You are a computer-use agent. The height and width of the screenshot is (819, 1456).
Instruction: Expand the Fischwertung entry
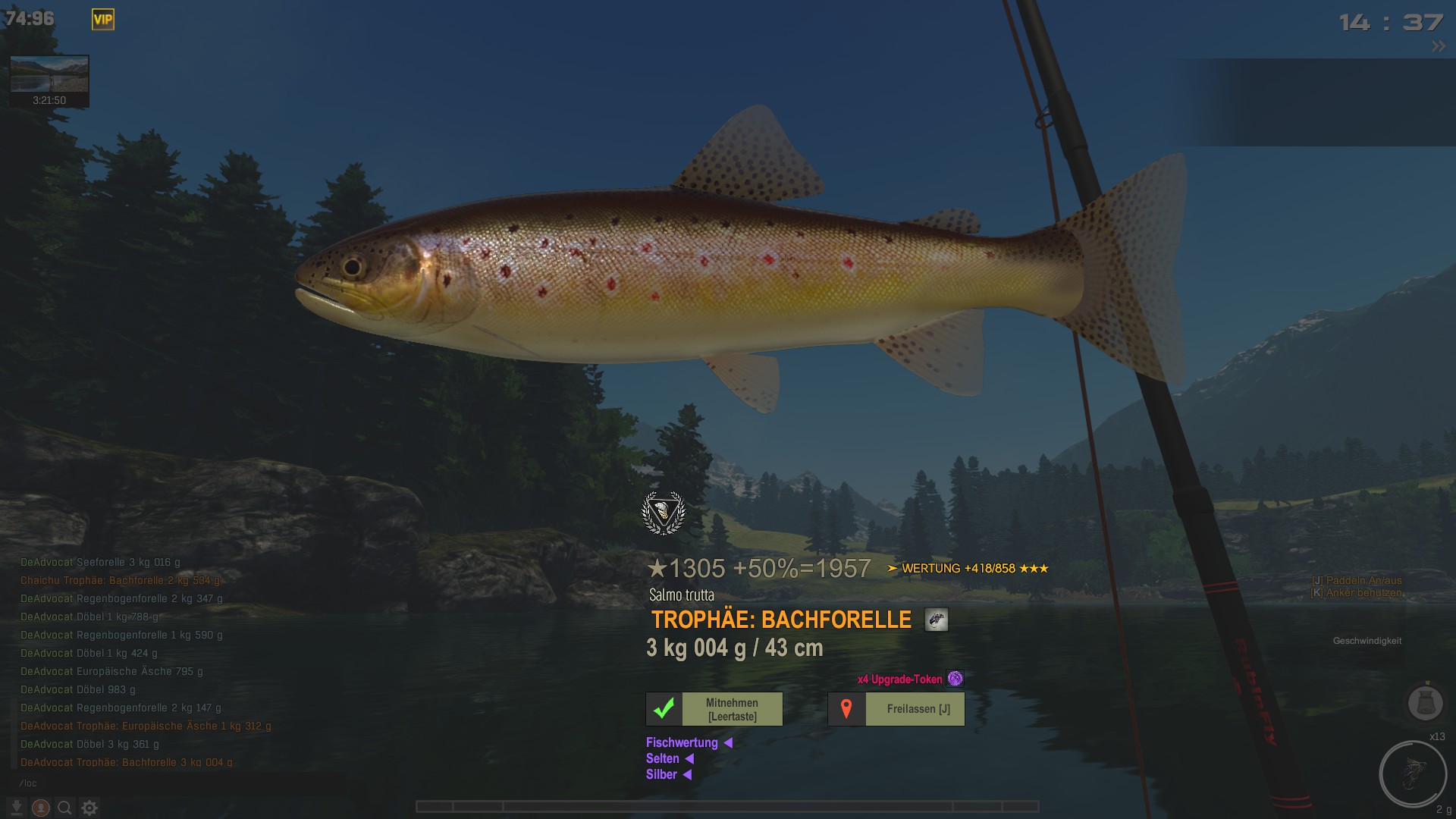pyautogui.click(x=689, y=742)
